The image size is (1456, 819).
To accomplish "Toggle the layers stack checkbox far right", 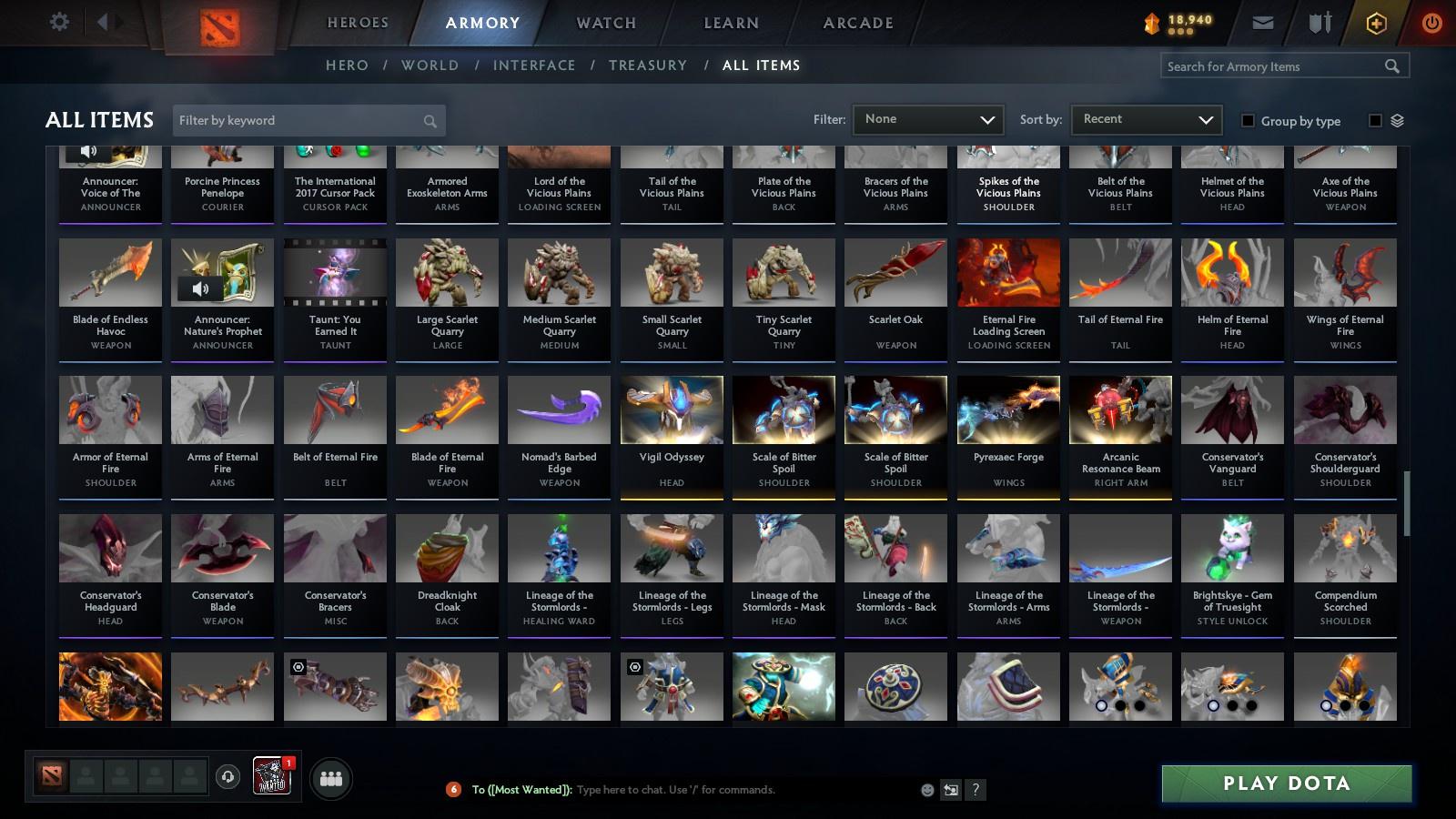I will [x=1374, y=120].
